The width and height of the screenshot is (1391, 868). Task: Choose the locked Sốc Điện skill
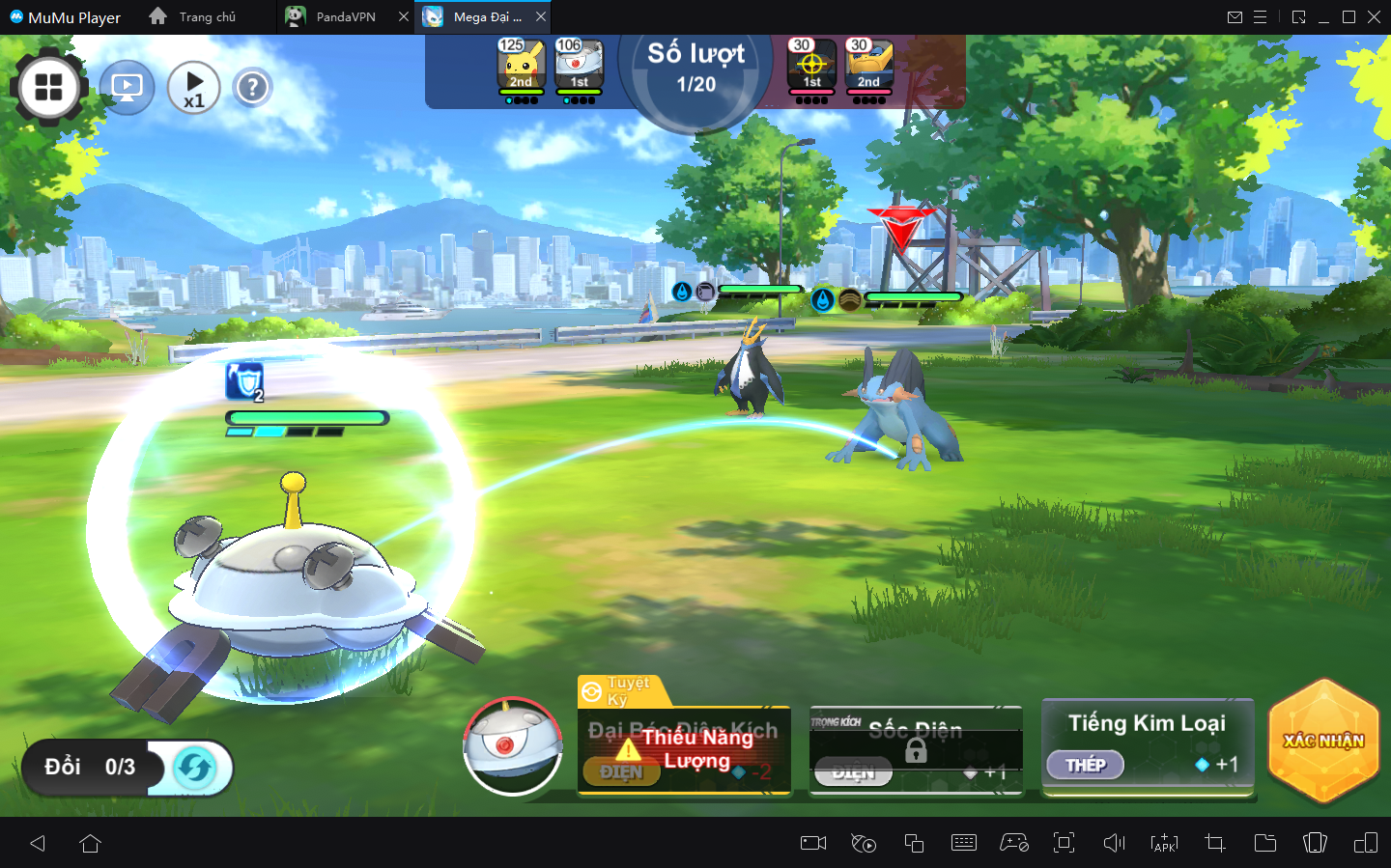[x=915, y=750]
